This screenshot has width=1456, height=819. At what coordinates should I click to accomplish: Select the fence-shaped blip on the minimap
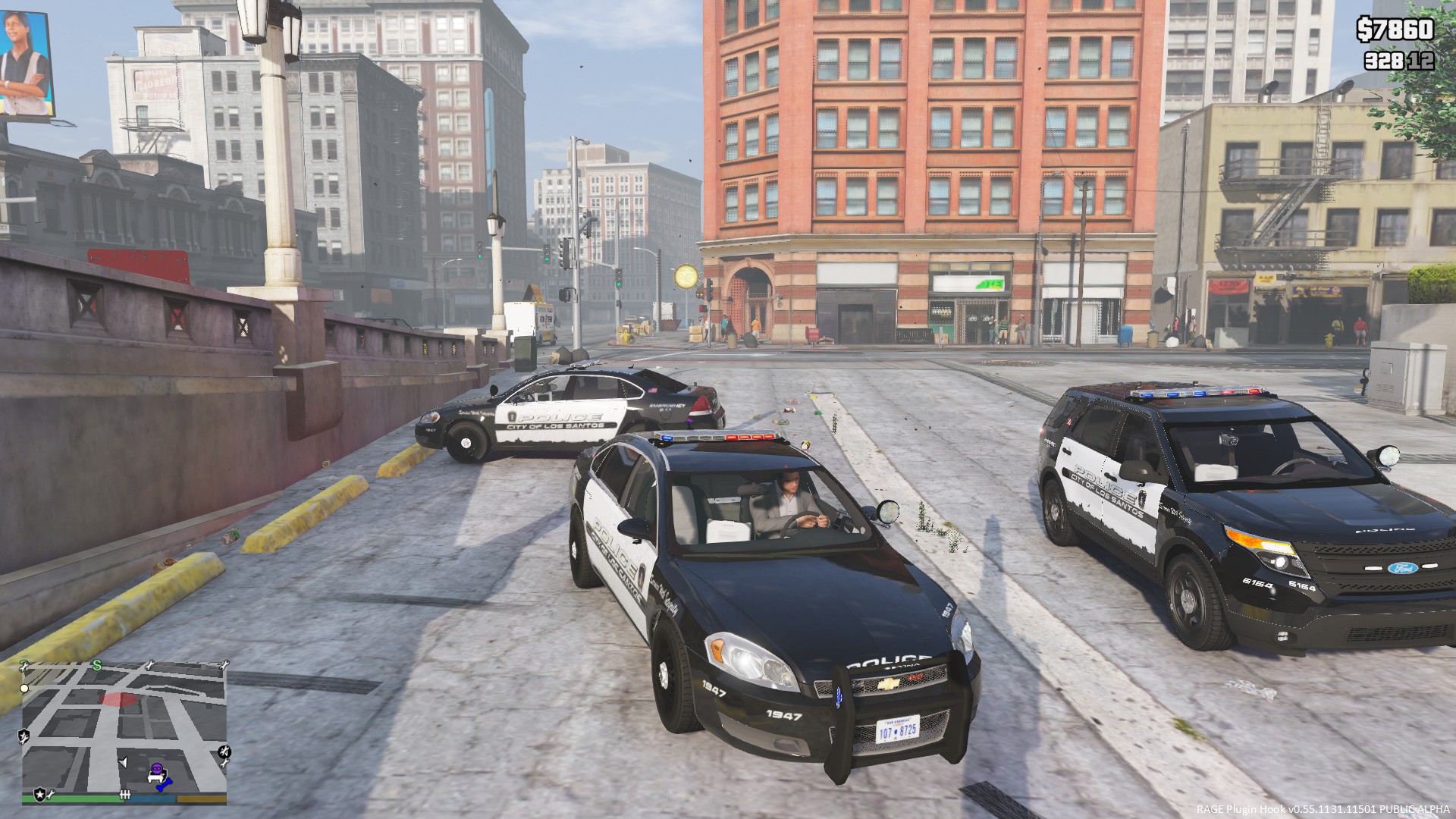click(x=126, y=795)
